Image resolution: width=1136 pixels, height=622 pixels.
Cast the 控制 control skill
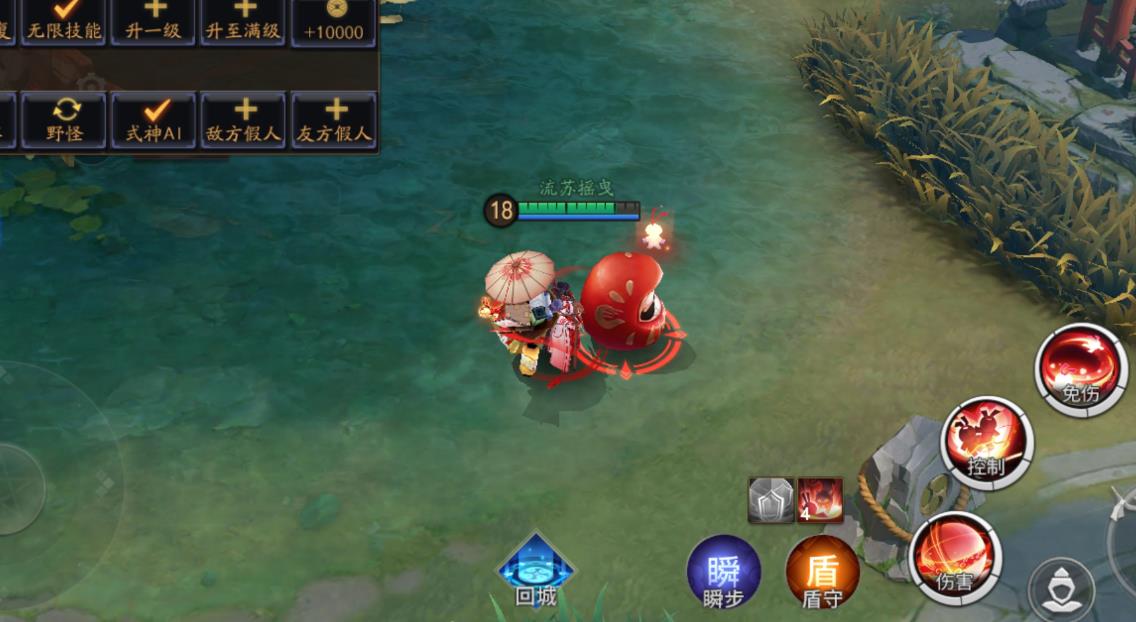(986, 442)
